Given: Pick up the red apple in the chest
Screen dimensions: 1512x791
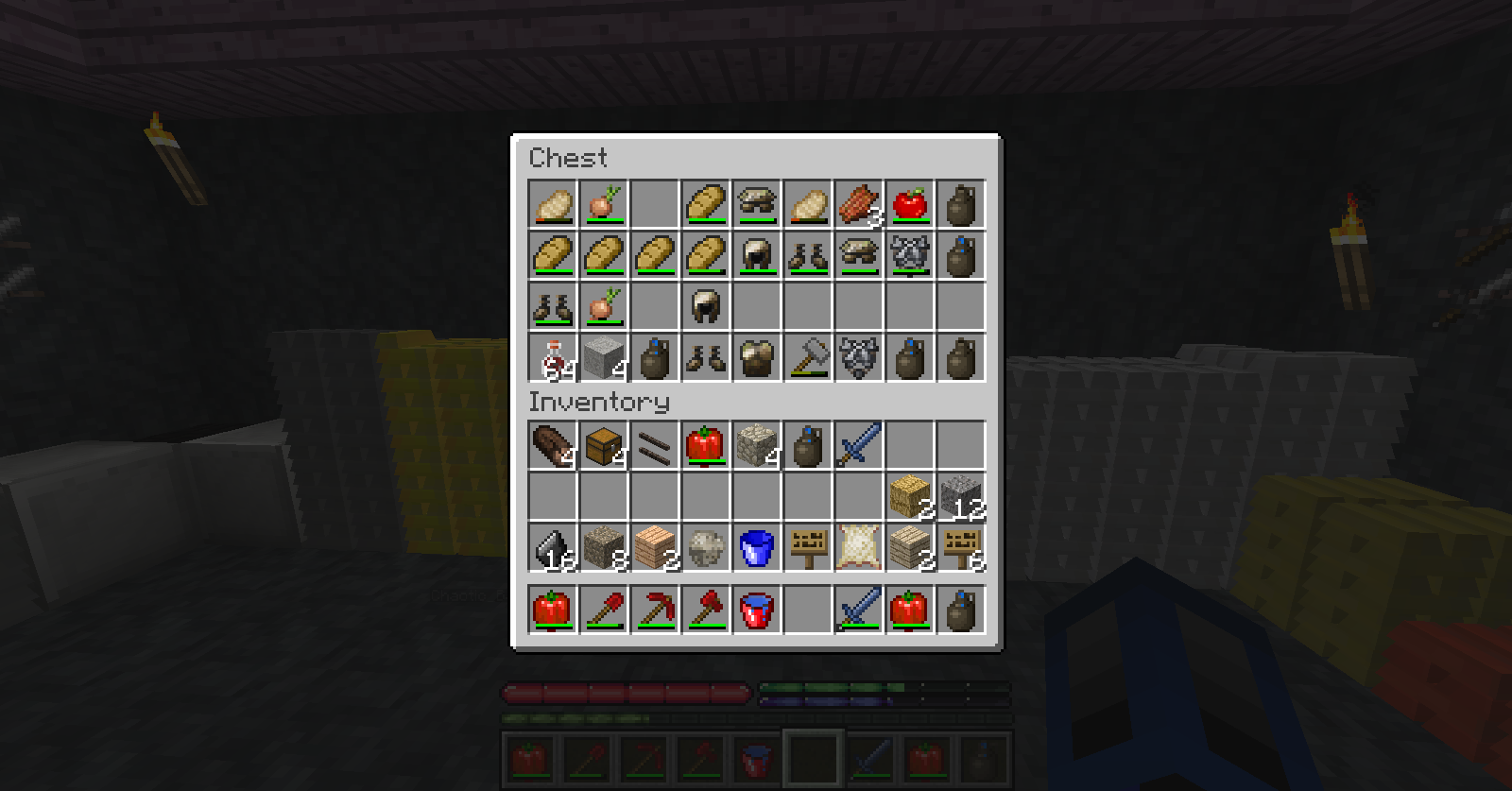Looking at the screenshot, I should (909, 204).
